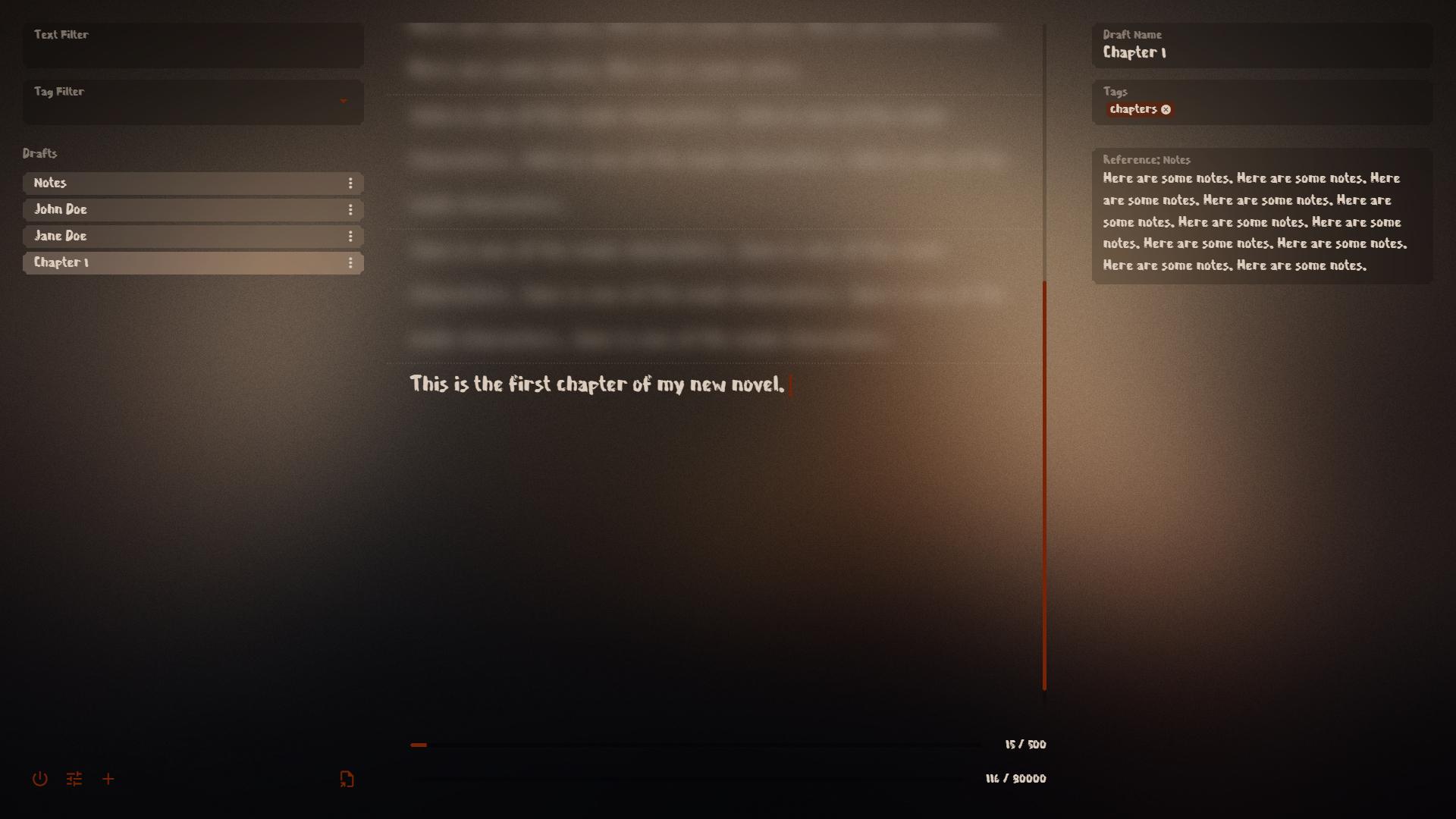
Task: Open the kebab menu for Jane Doe draft
Action: [x=350, y=236]
